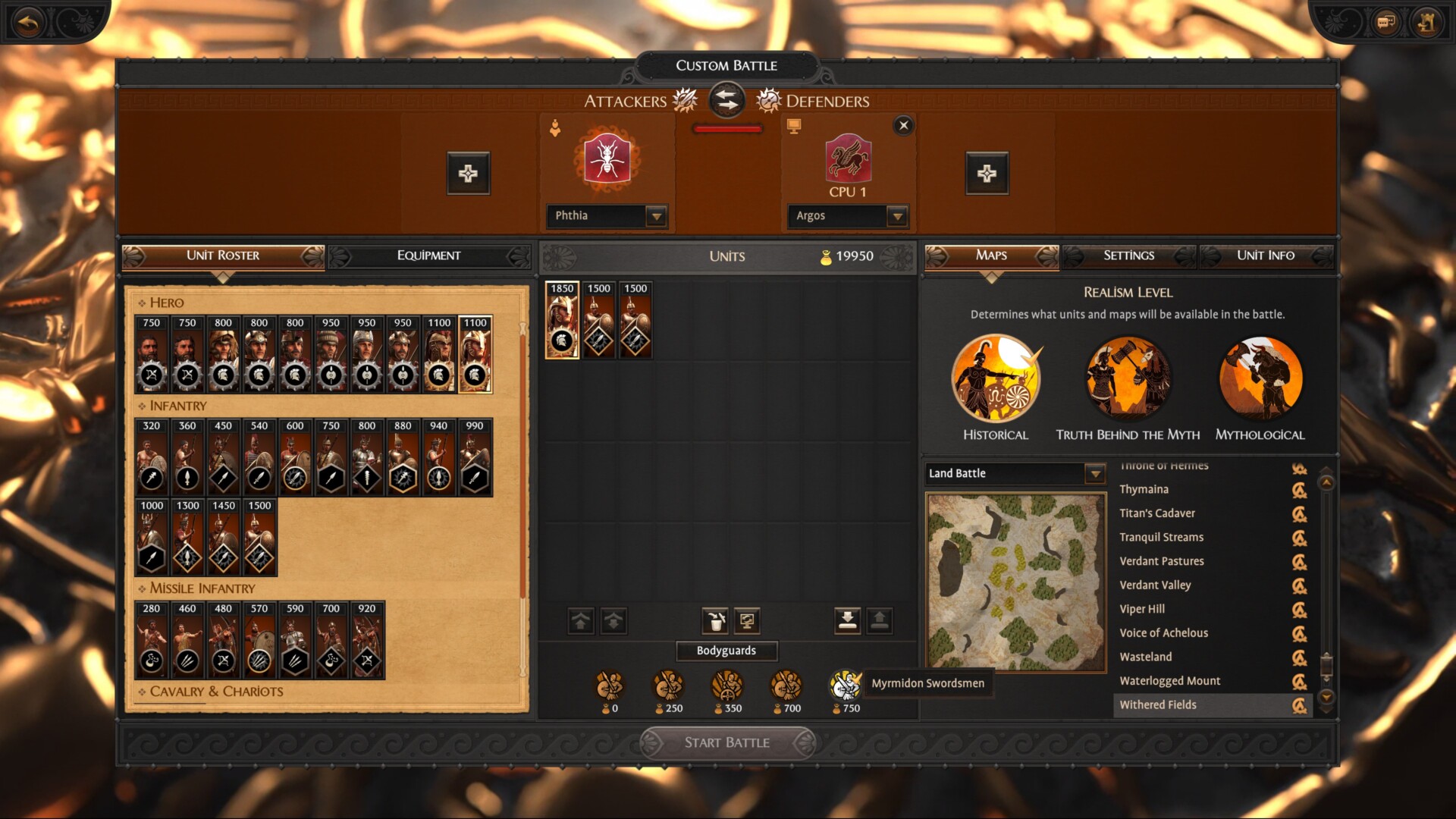Show the Unit Info tab

coord(1265,256)
